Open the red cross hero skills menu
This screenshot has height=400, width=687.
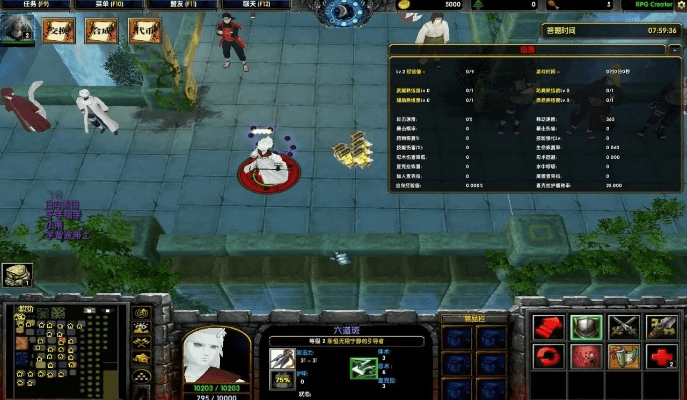click(x=661, y=356)
